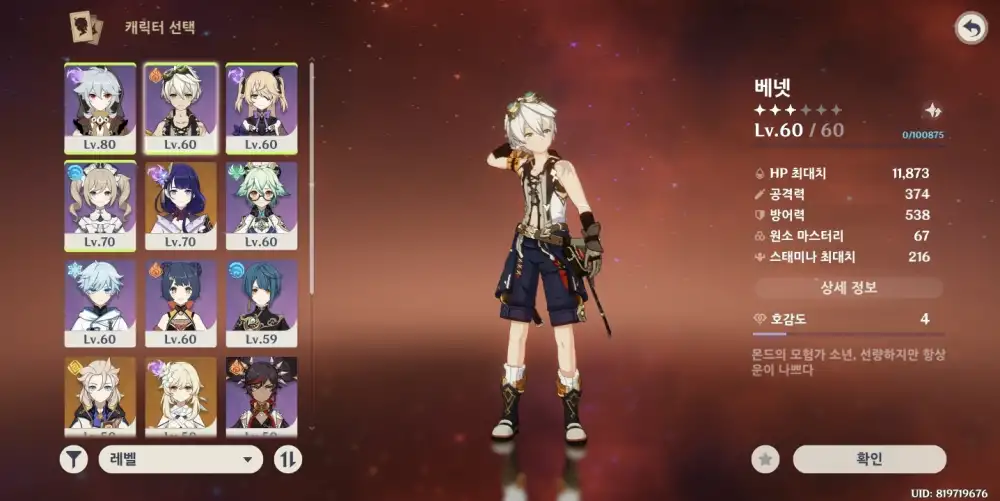Choose Albedo's character portrait
The image size is (1000, 501).
click(x=100, y=395)
